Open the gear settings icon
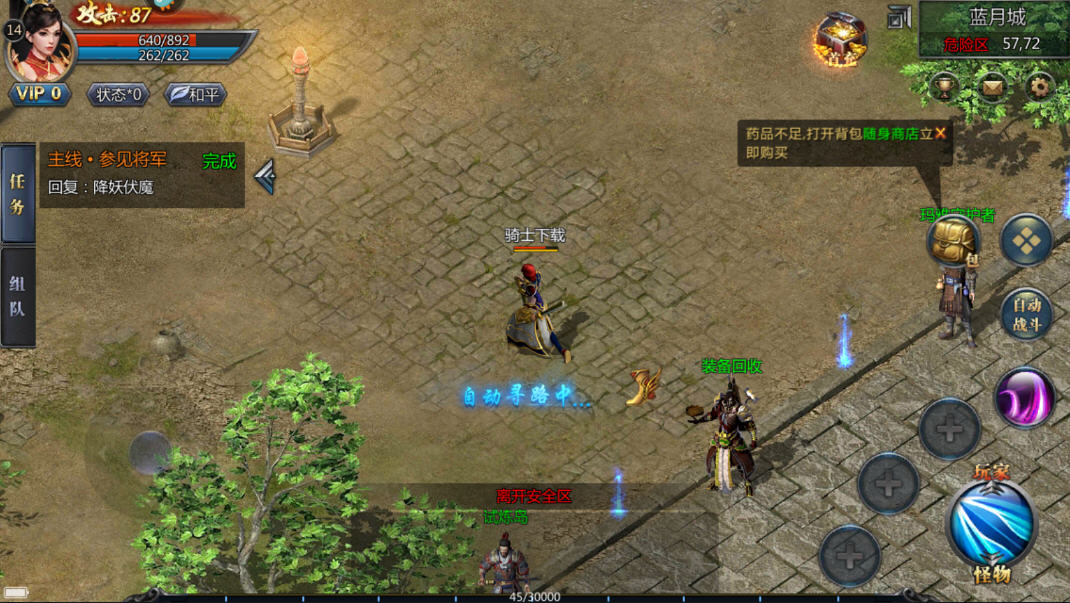Screen dimensions: 1070x603 pyautogui.click(x=1041, y=86)
